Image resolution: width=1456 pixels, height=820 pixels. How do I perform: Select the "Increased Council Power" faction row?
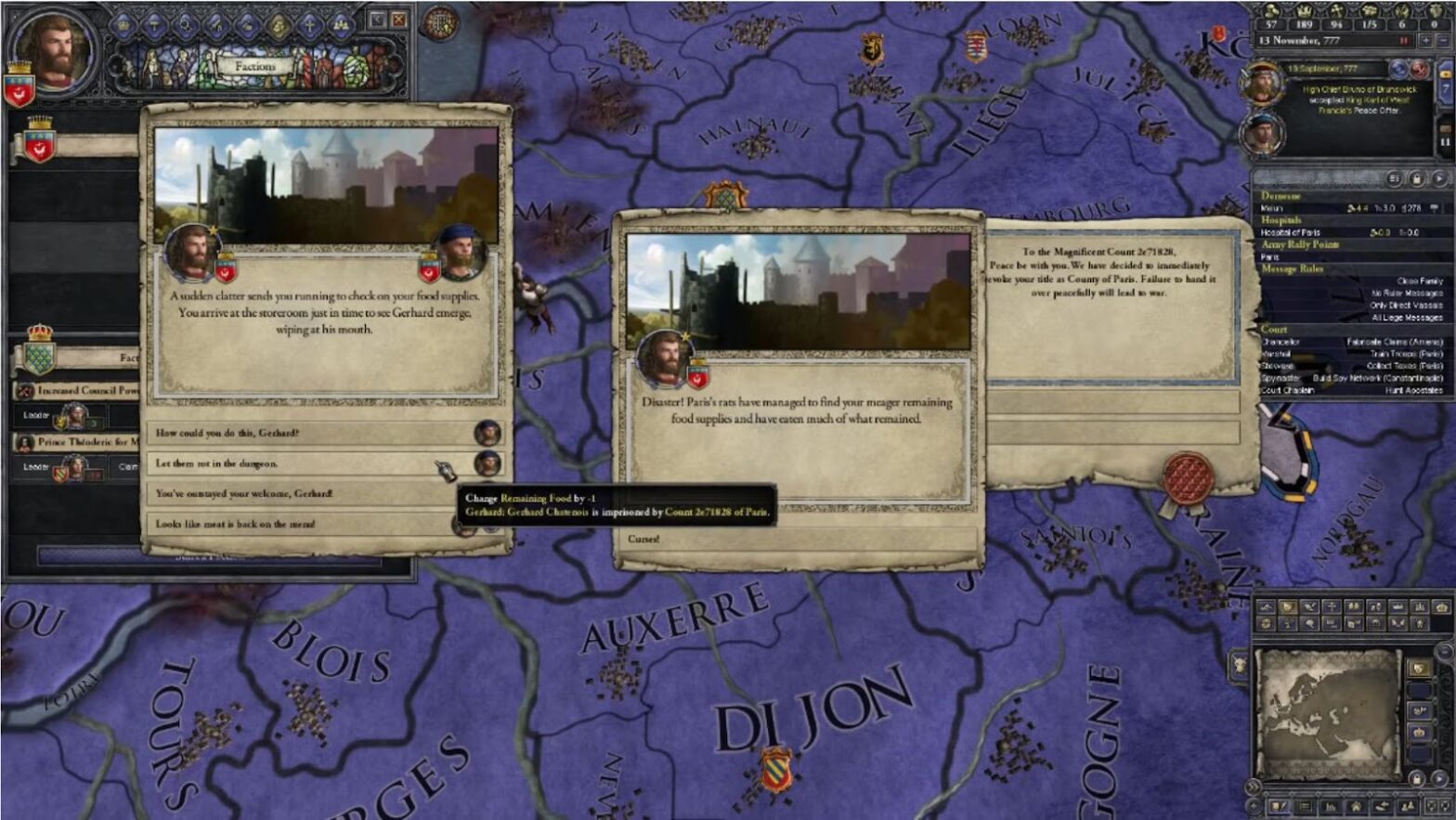(76, 391)
